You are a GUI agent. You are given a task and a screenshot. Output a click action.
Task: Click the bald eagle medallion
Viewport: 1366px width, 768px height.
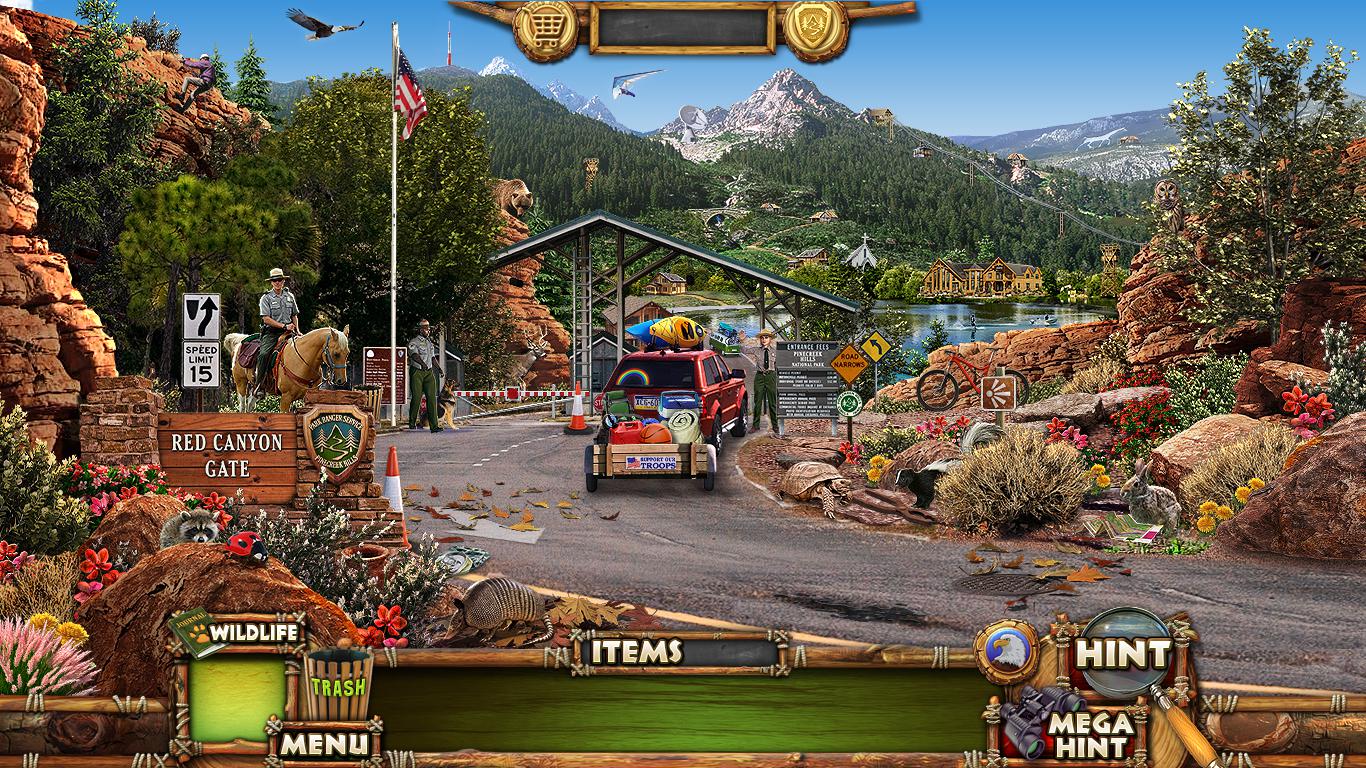pyautogui.click(x=1006, y=652)
